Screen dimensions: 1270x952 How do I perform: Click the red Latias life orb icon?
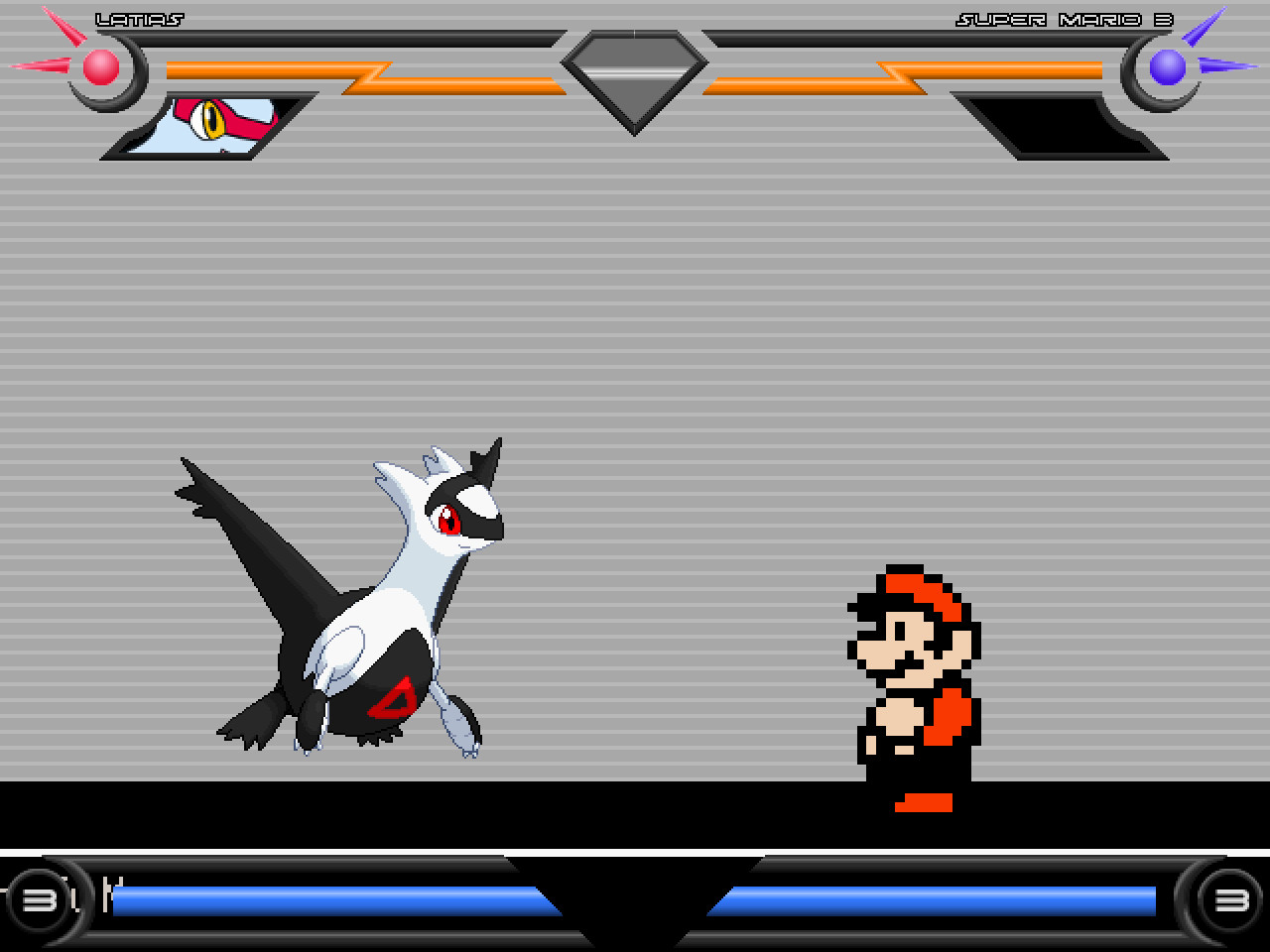[x=99, y=67]
